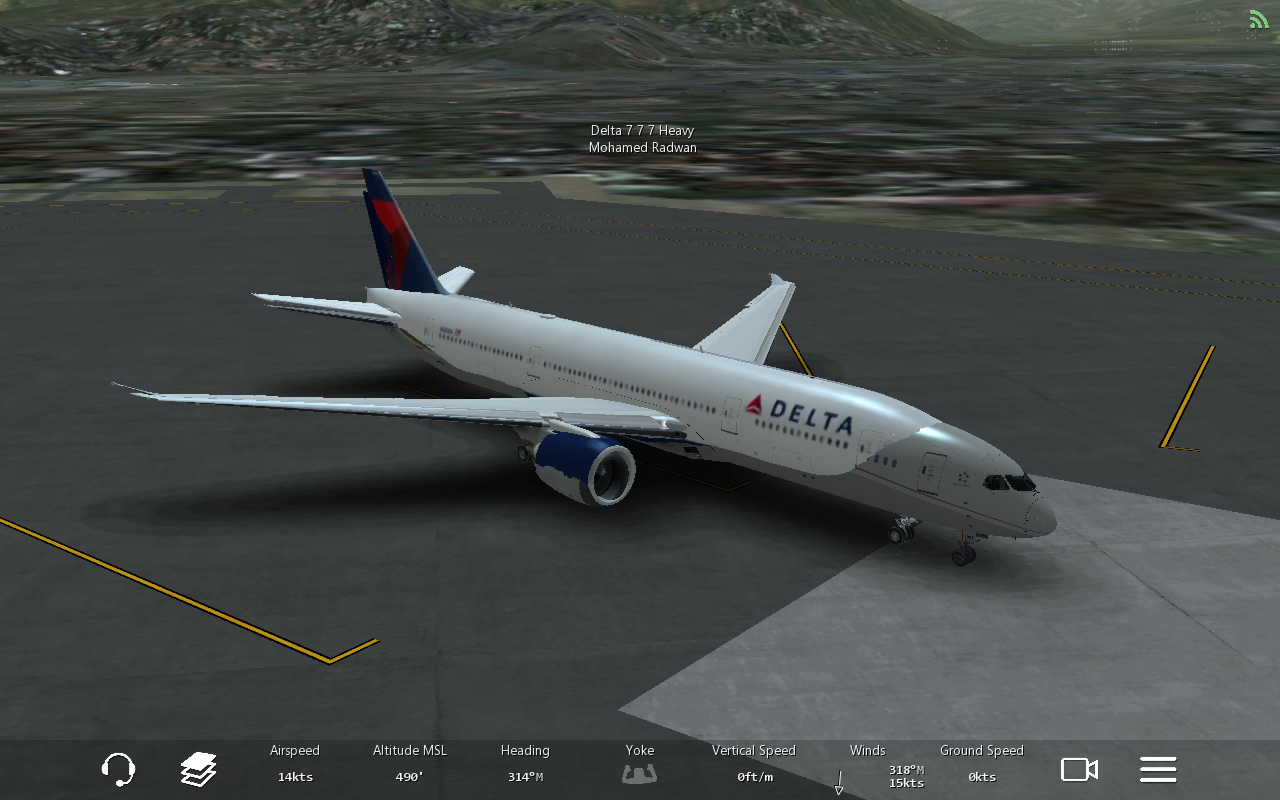
Task: Switch camera view with the camera icon
Action: pyautogui.click(x=1079, y=769)
